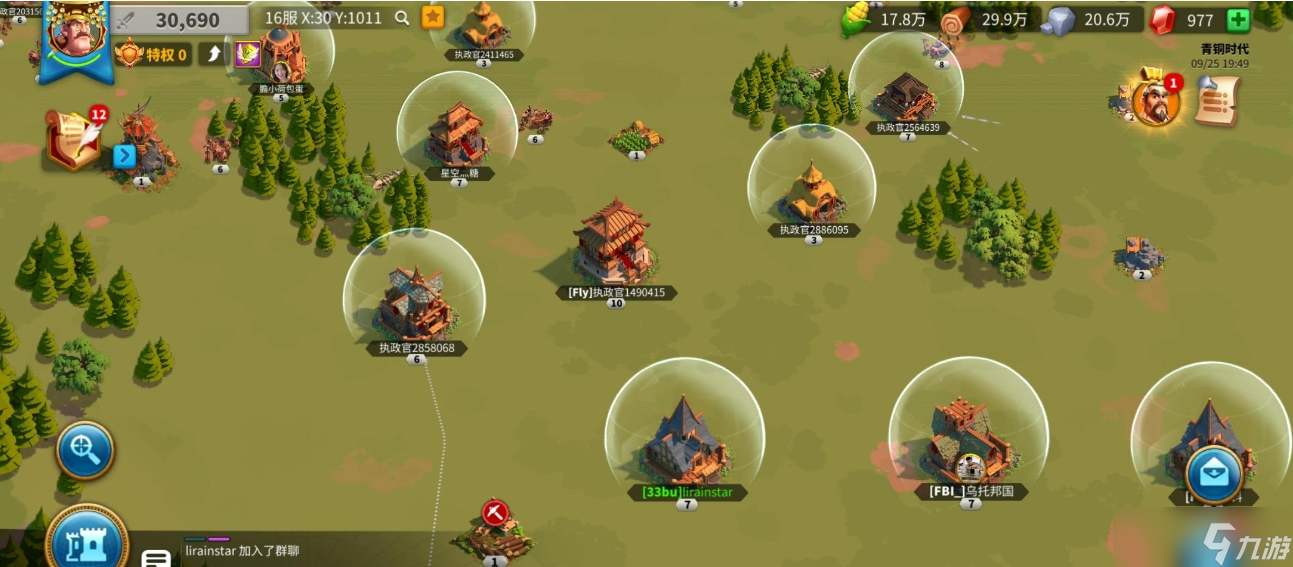1293x567 pixels.
Task: Search map coordinates with the magnifier icon
Action: click(x=402, y=17)
